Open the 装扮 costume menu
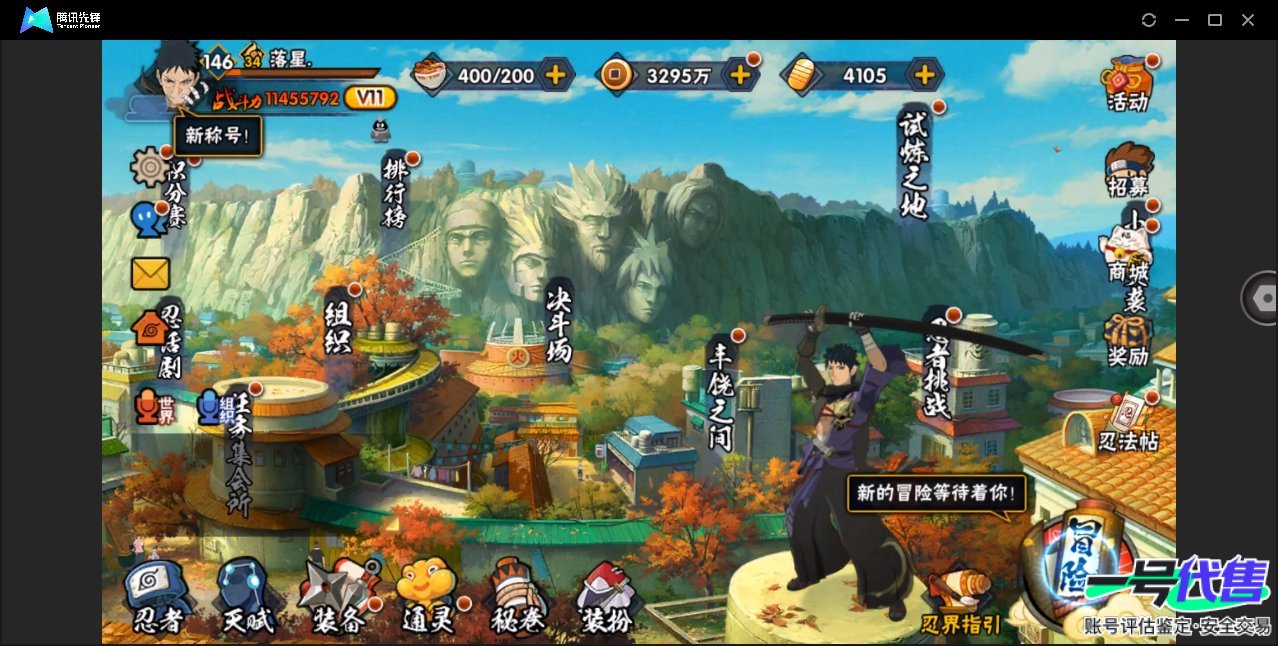The image size is (1278, 646). (607, 597)
